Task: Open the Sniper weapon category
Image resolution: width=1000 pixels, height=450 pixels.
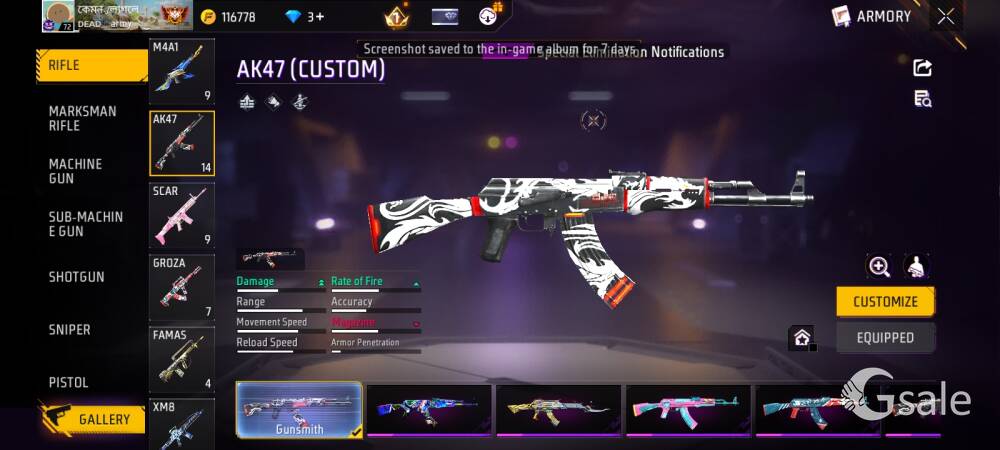Action: coord(70,330)
